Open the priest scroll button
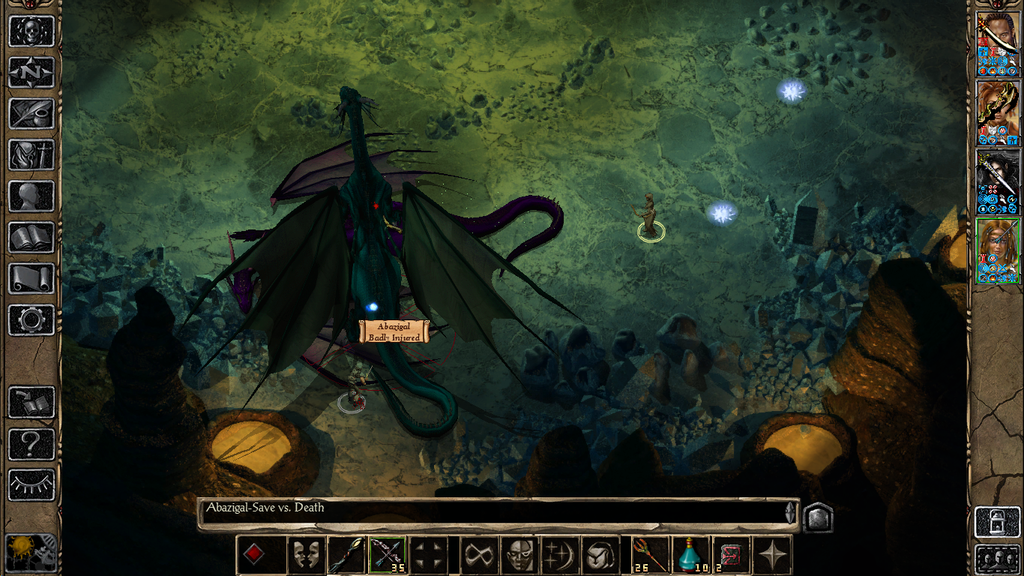 point(31,278)
